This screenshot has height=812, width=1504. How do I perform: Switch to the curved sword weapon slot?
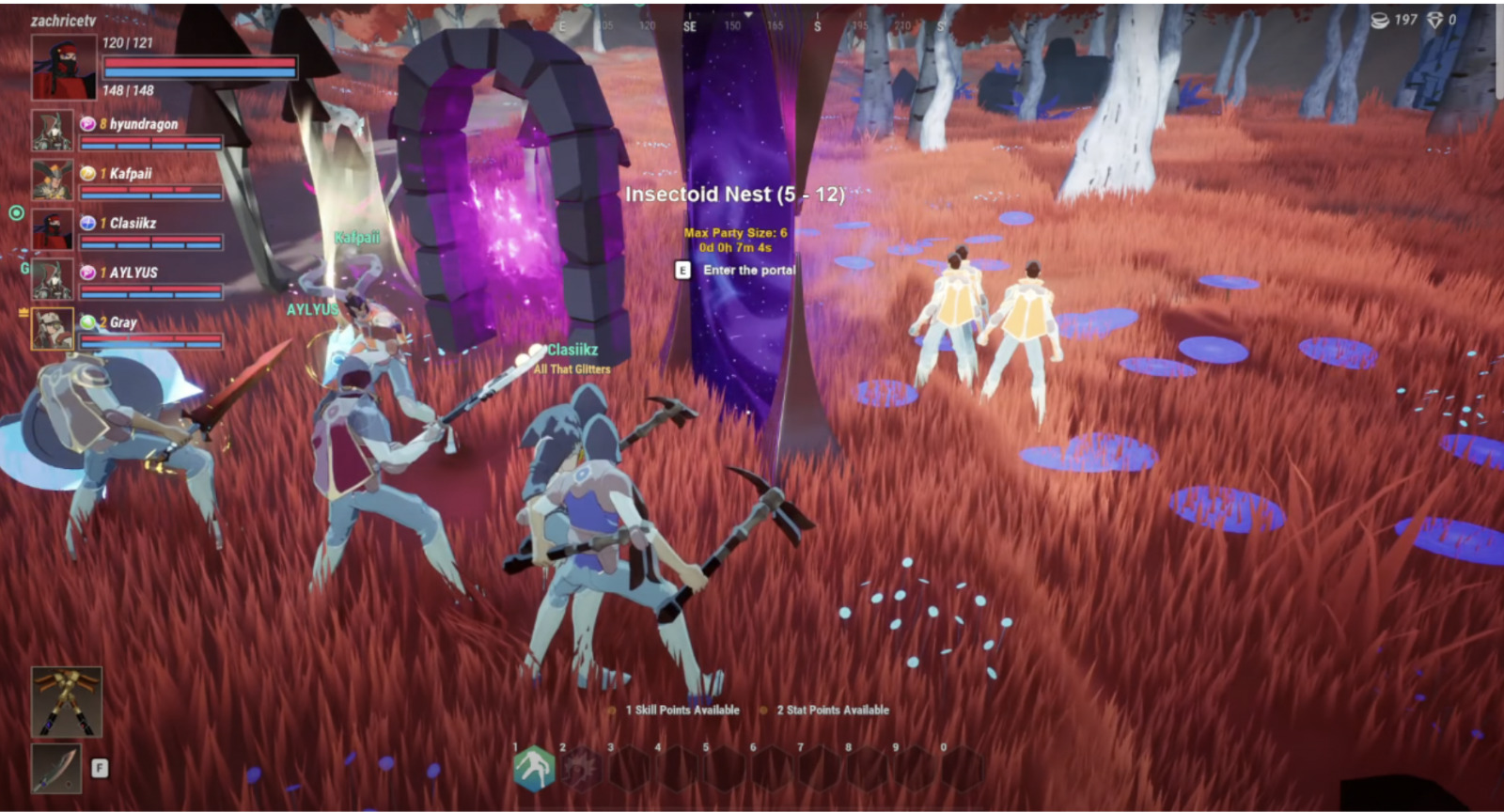click(x=56, y=768)
